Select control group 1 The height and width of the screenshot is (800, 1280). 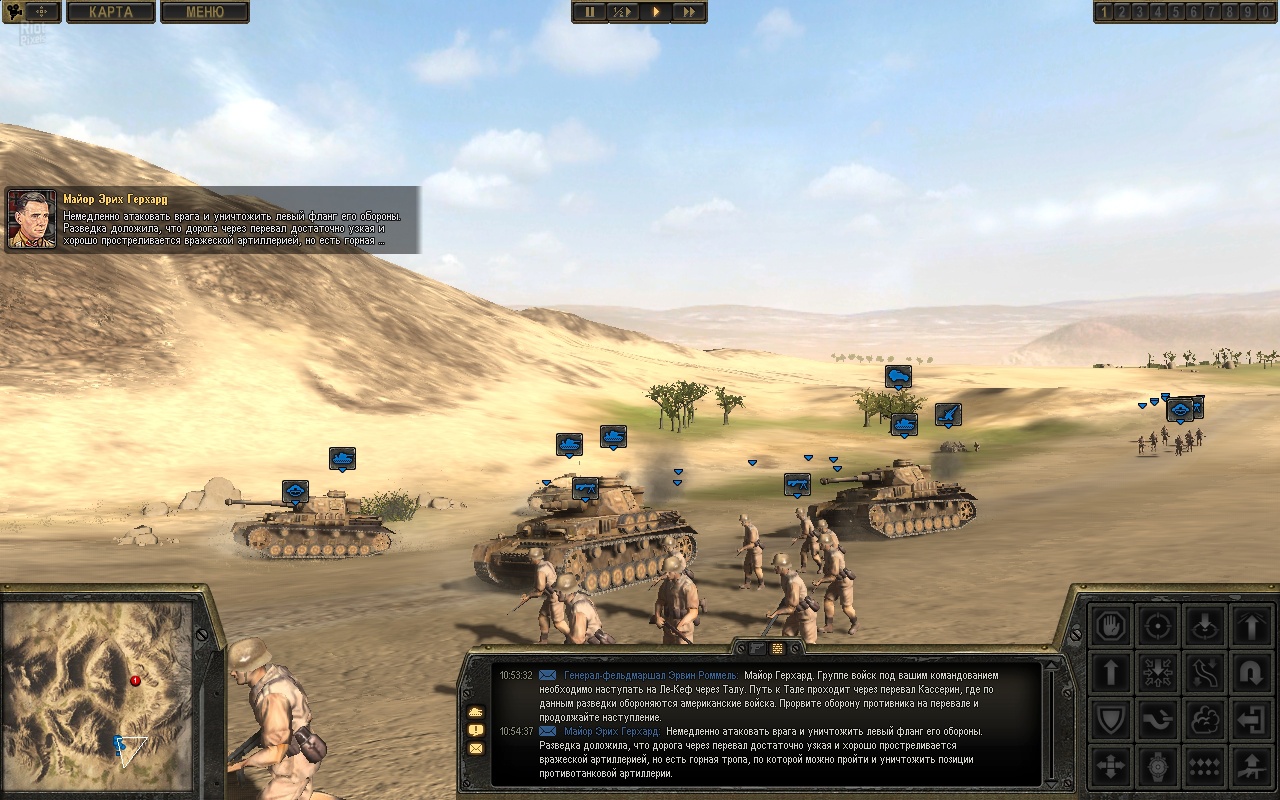pos(1105,12)
